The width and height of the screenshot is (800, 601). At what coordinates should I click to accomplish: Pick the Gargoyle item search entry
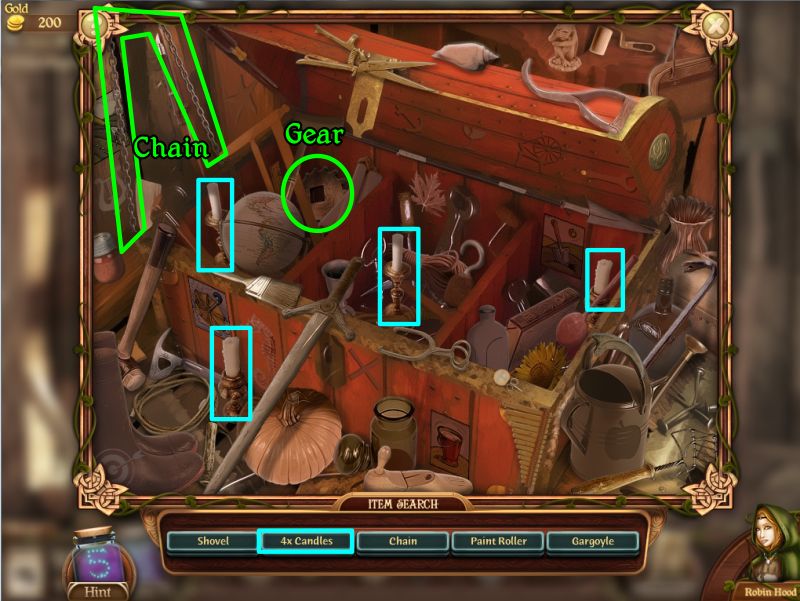(x=593, y=541)
